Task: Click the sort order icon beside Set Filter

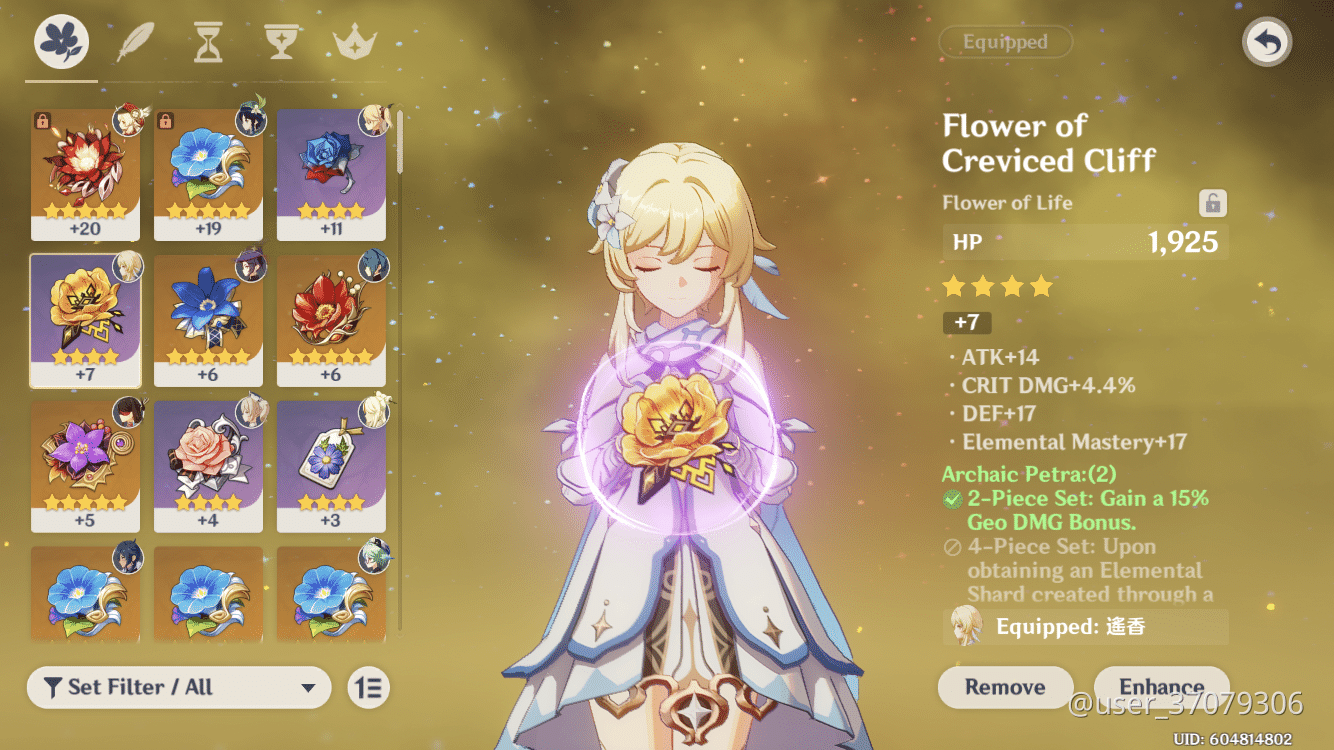Action: point(367,688)
